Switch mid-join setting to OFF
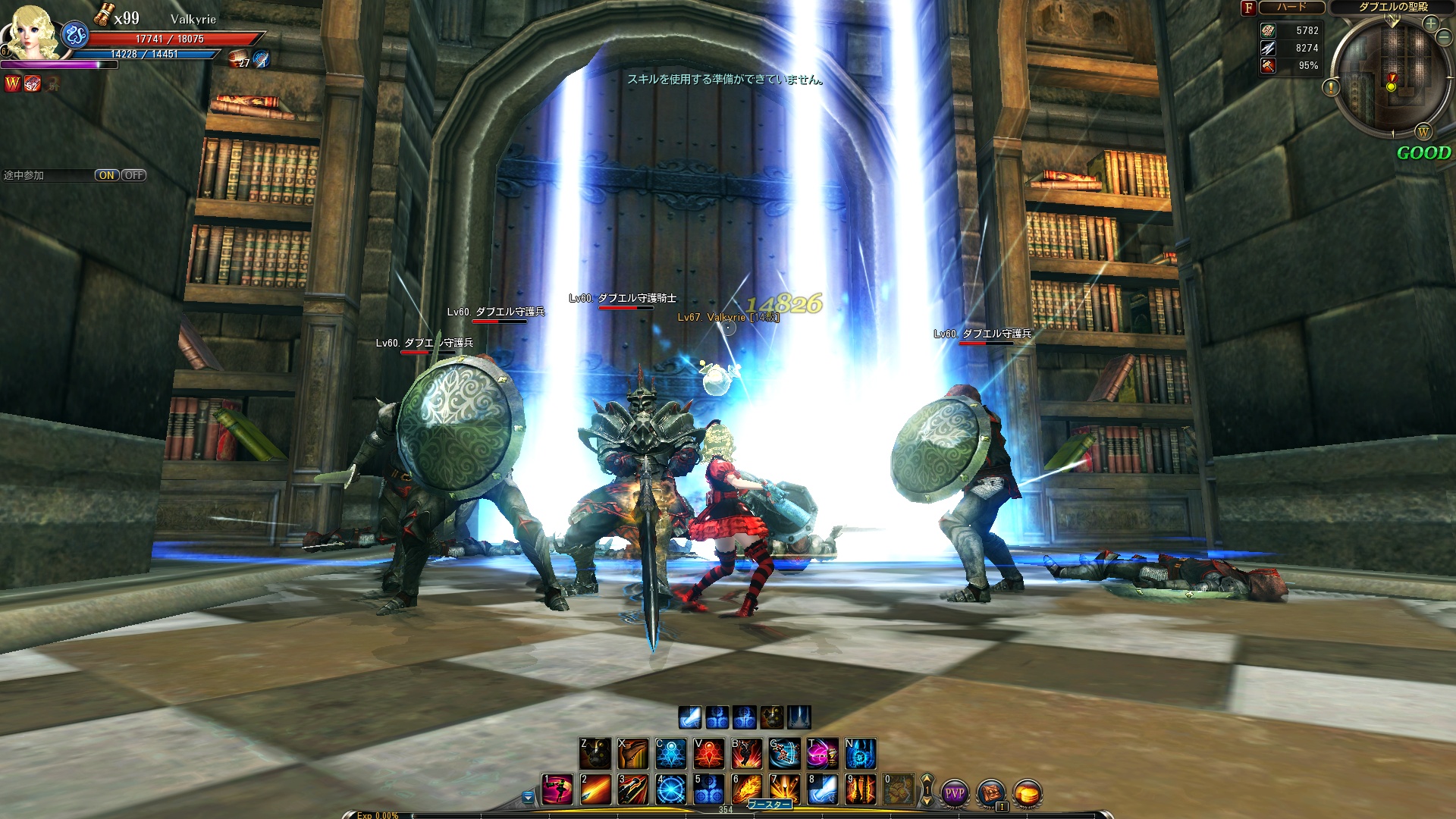This screenshot has height=819, width=1456. [x=134, y=175]
